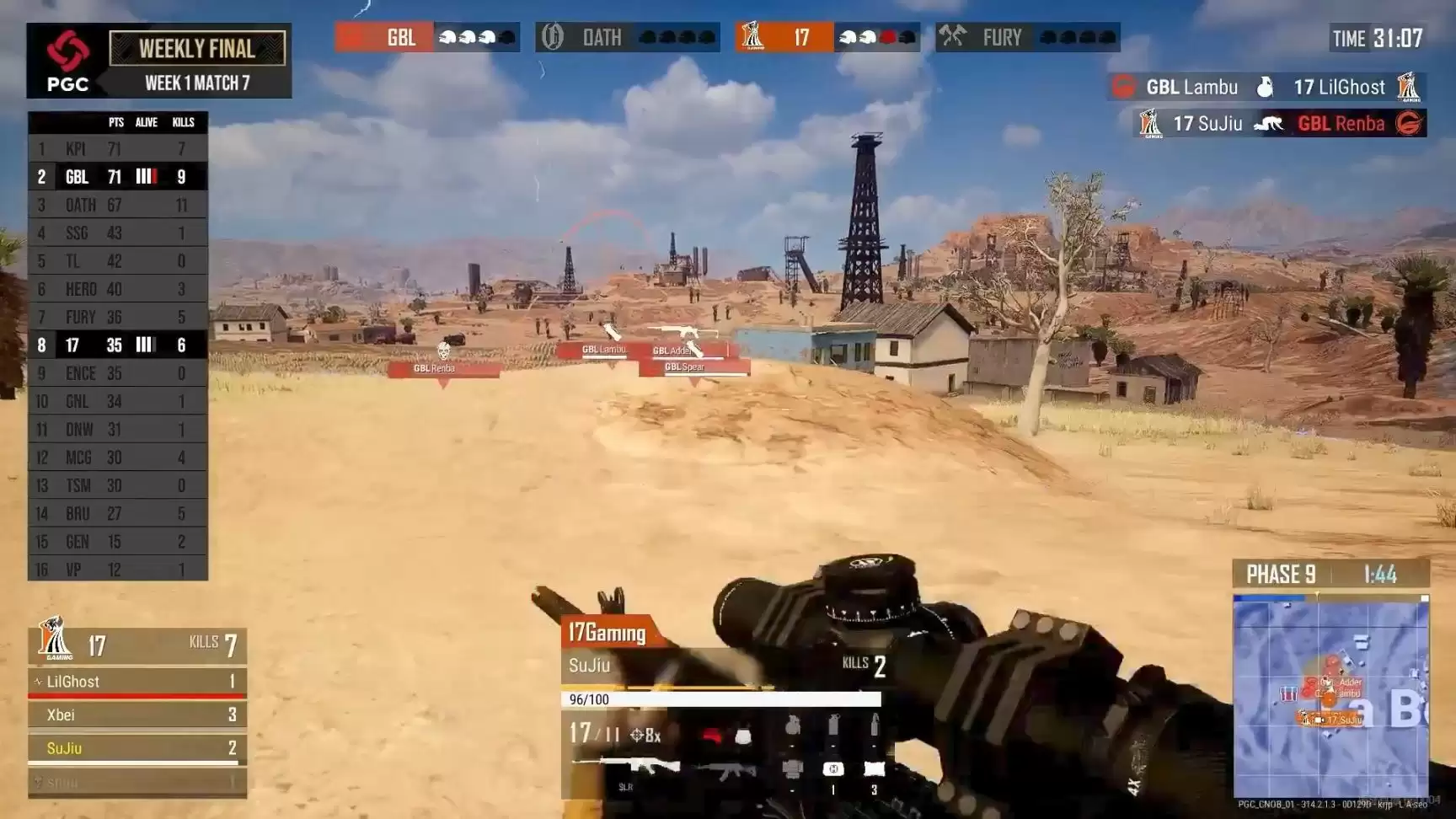Click the PGC logo

pyautogui.click(x=67, y=61)
